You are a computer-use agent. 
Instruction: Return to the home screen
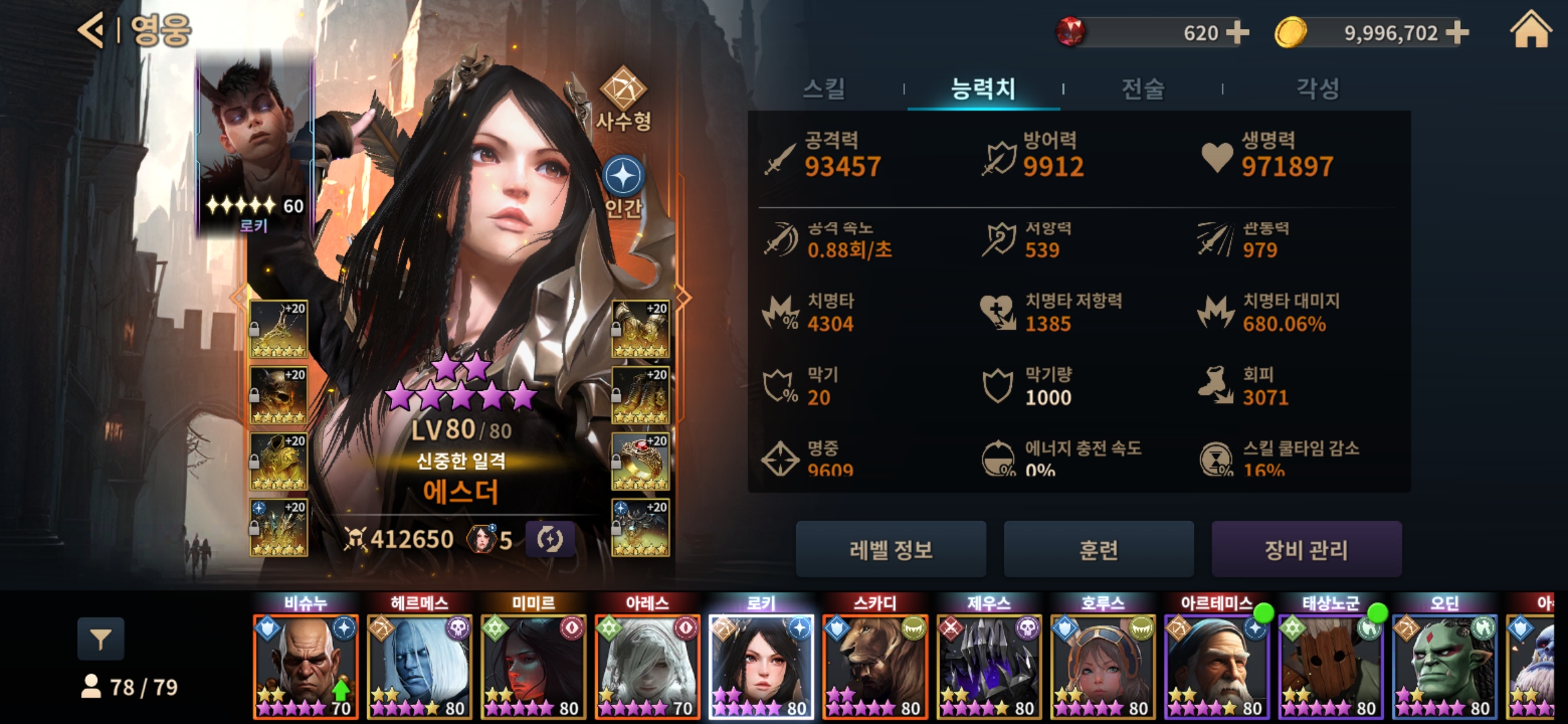coord(1530,31)
